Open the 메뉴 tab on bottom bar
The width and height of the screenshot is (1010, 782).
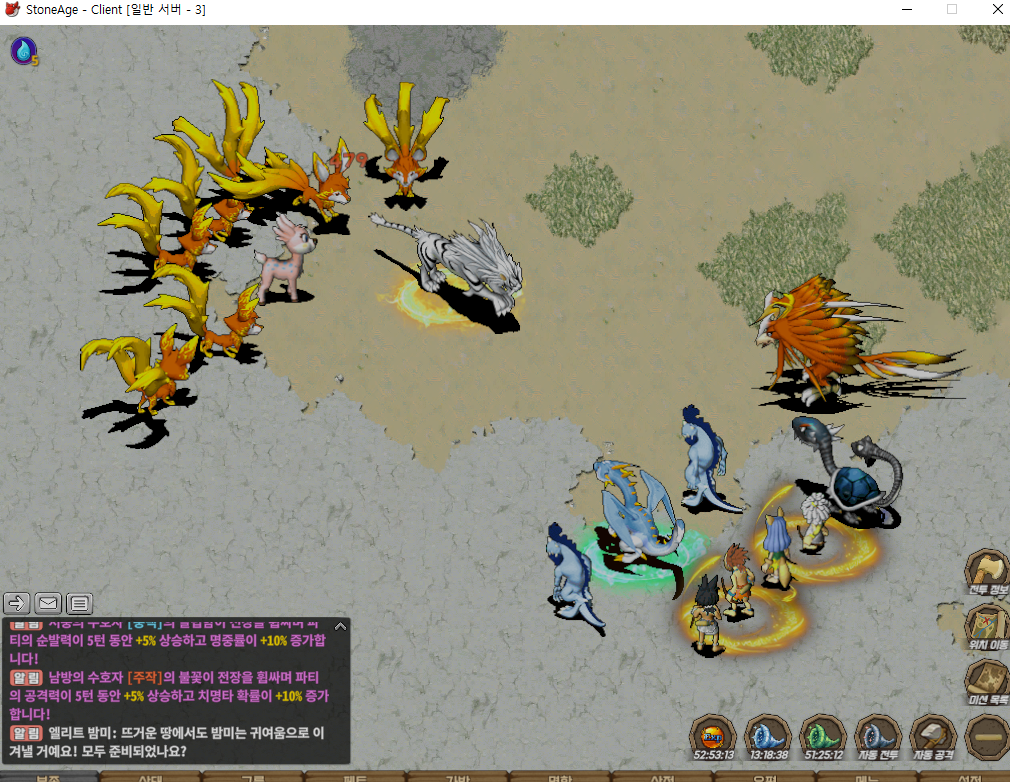tap(867, 776)
